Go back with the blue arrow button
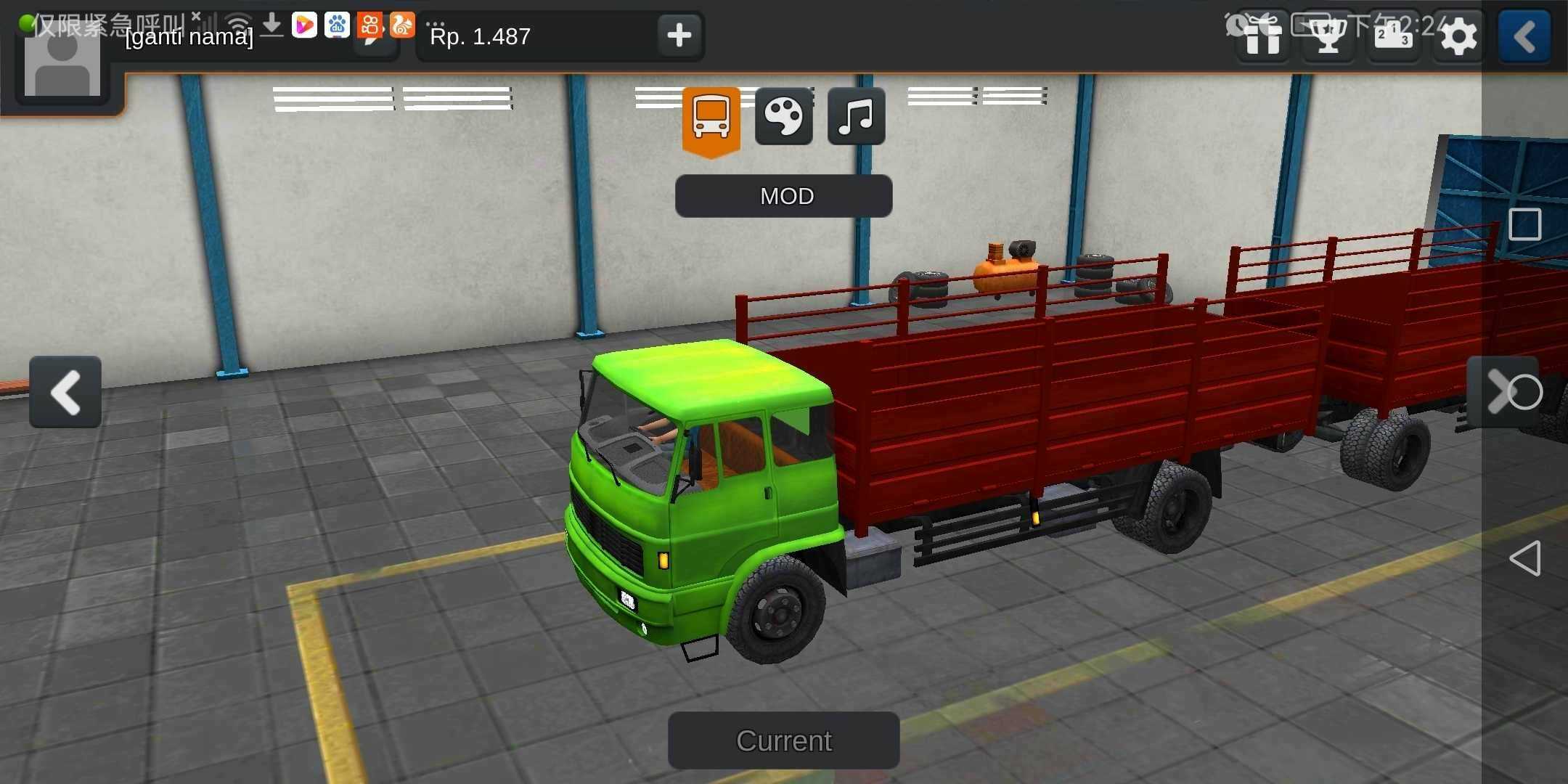1568x784 pixels. point(1524,36)
